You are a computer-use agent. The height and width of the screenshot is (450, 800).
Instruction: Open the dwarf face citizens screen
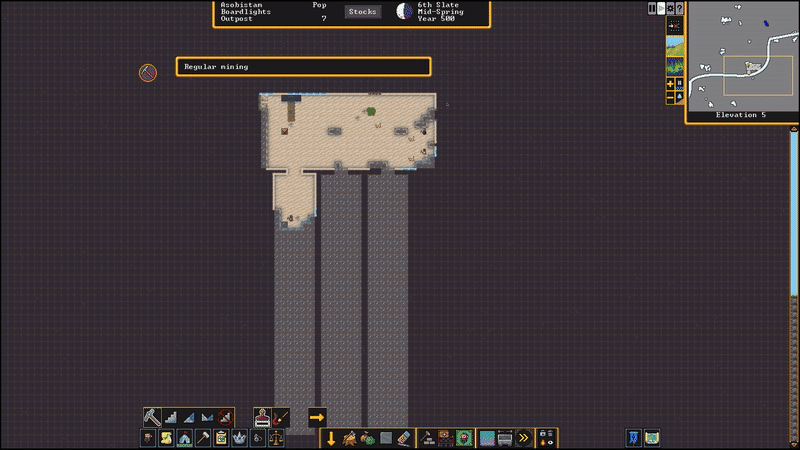pos(148,438)
